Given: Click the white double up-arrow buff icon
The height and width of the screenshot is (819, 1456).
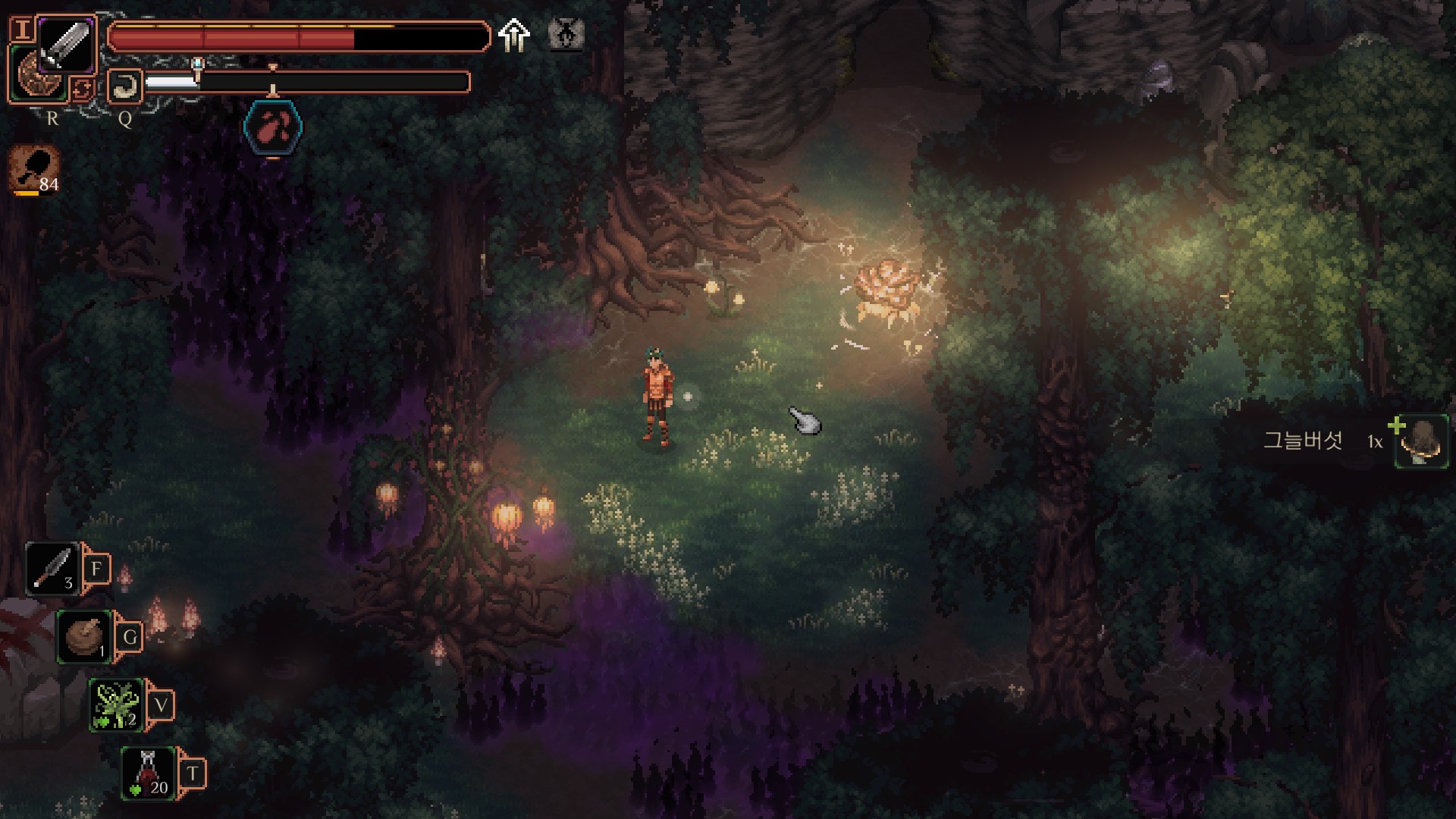Looking at the screenshot, I should (514, 35).
